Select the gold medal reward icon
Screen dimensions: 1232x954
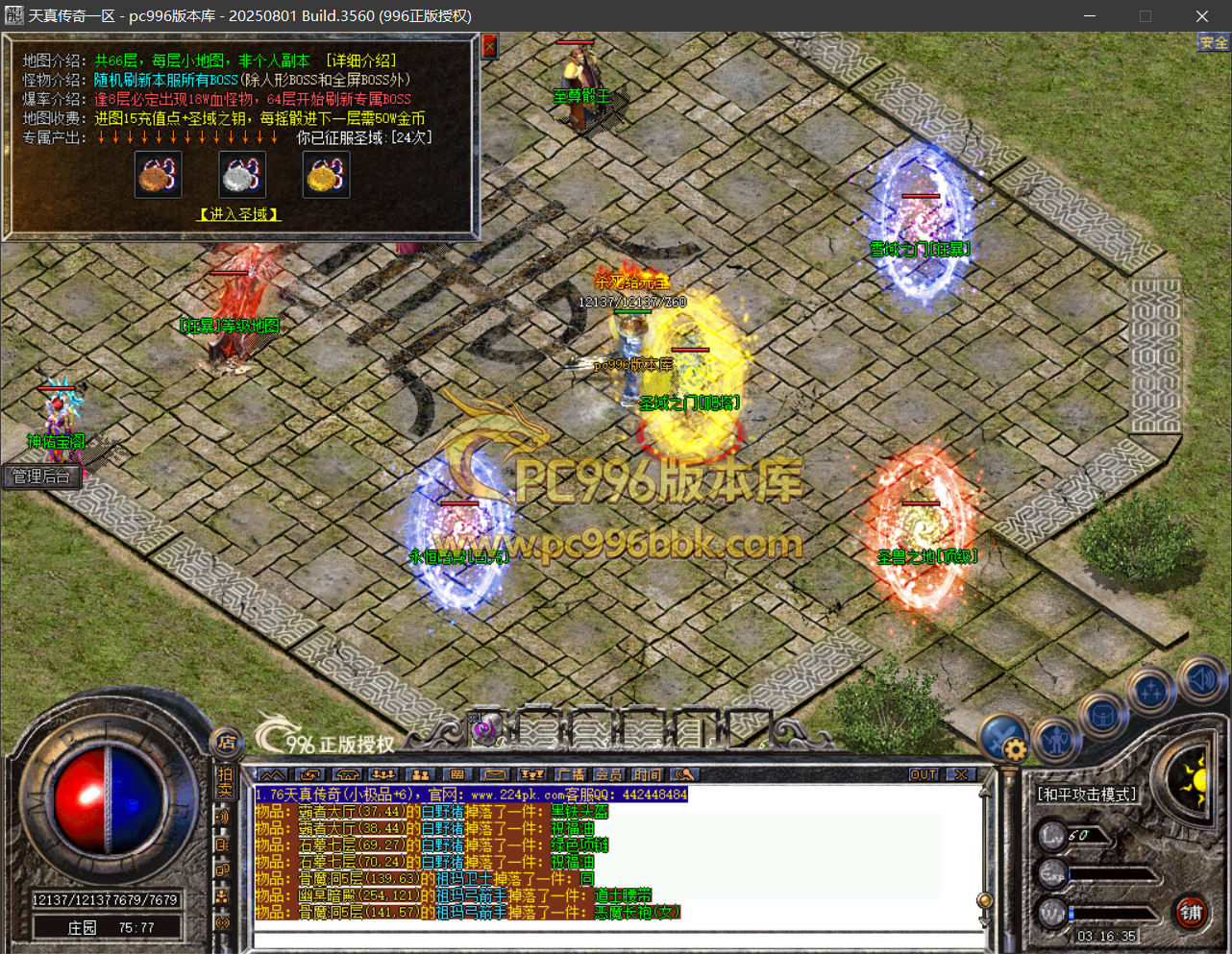click(326, 175)
